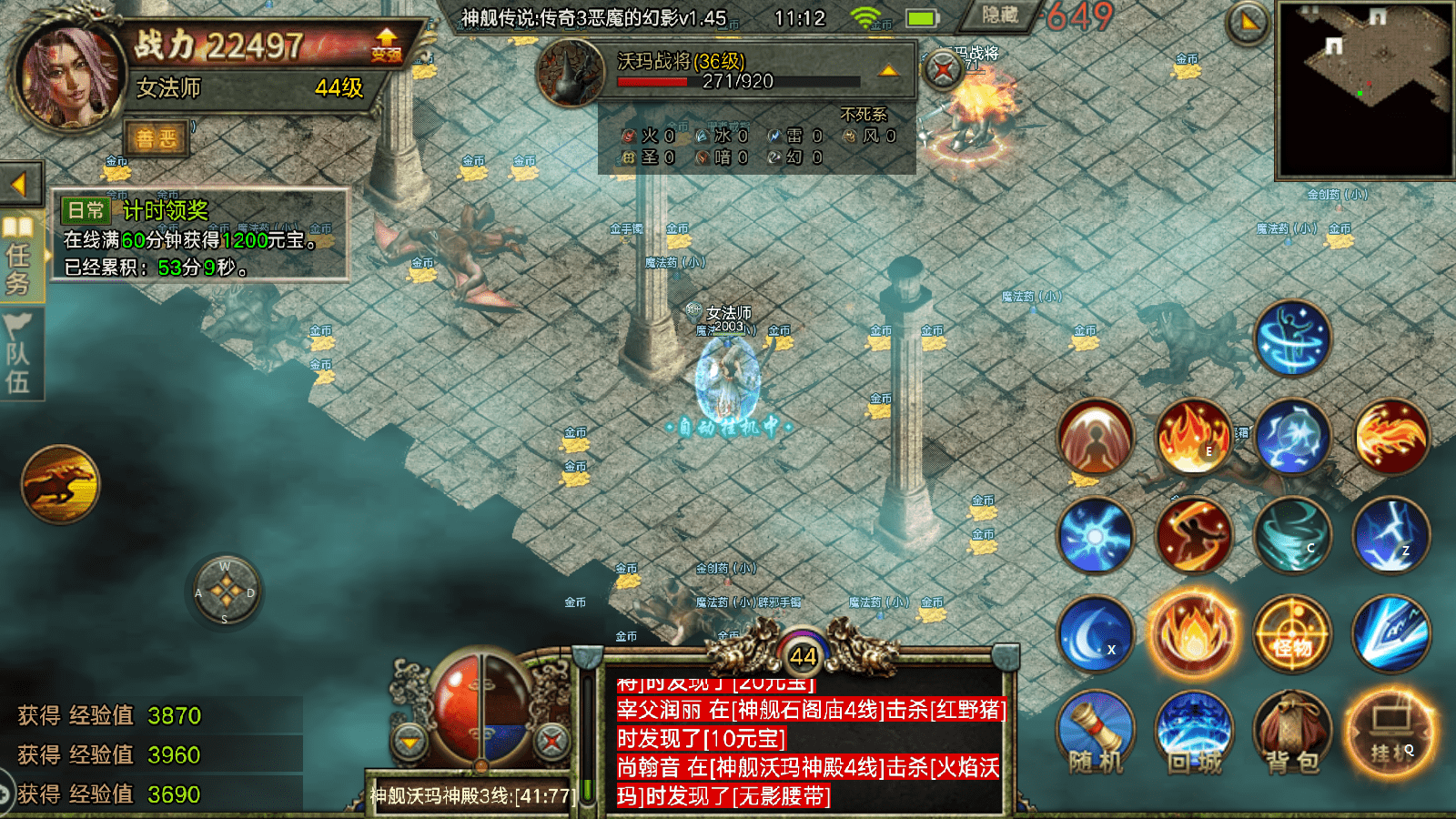Toggle the 怪物 monster auto-target
Viewport: 1456px width, 819px height.
(x=1293, y=634)
